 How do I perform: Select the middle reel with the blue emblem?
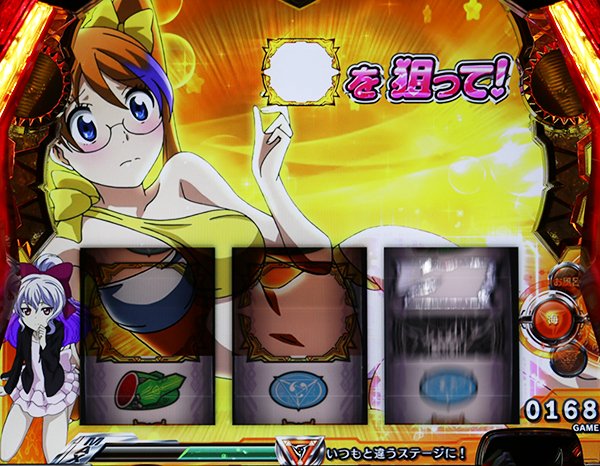pyautogui.click(x=297, y=335)
